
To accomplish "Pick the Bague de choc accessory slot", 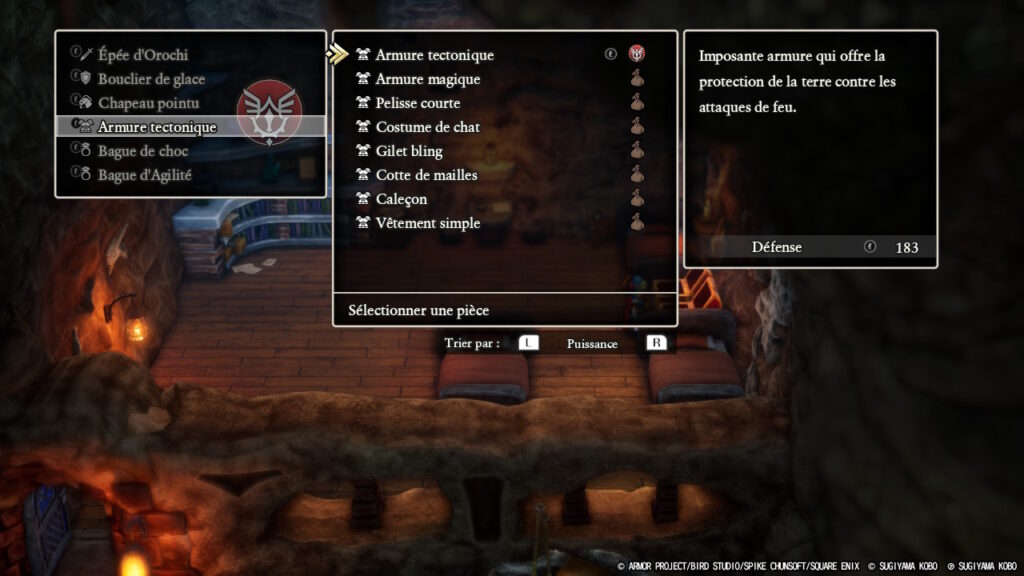I will pyautogui.click(x=144, y=151).
